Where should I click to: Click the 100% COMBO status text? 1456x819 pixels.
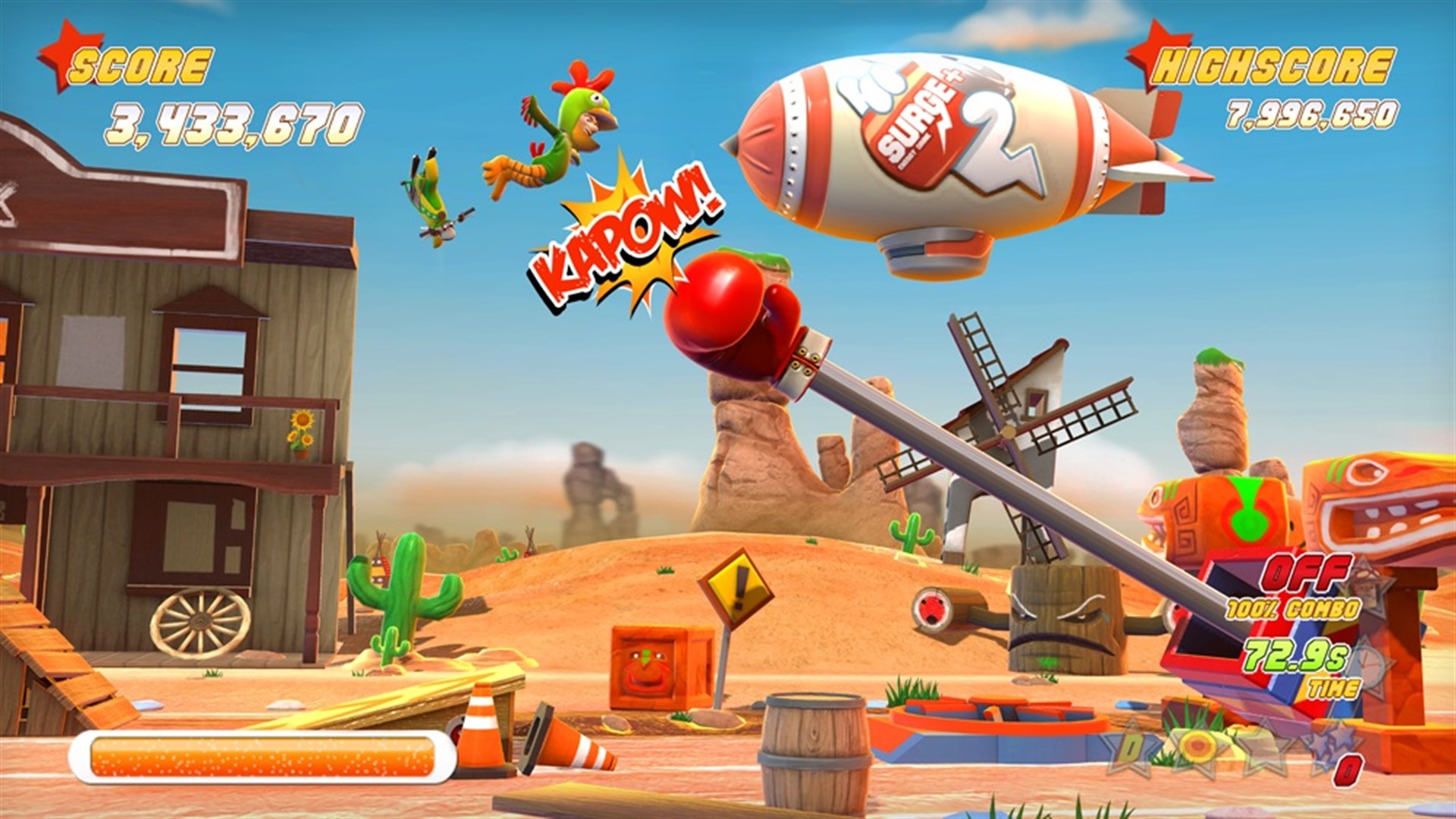[x=1291, y=608]
